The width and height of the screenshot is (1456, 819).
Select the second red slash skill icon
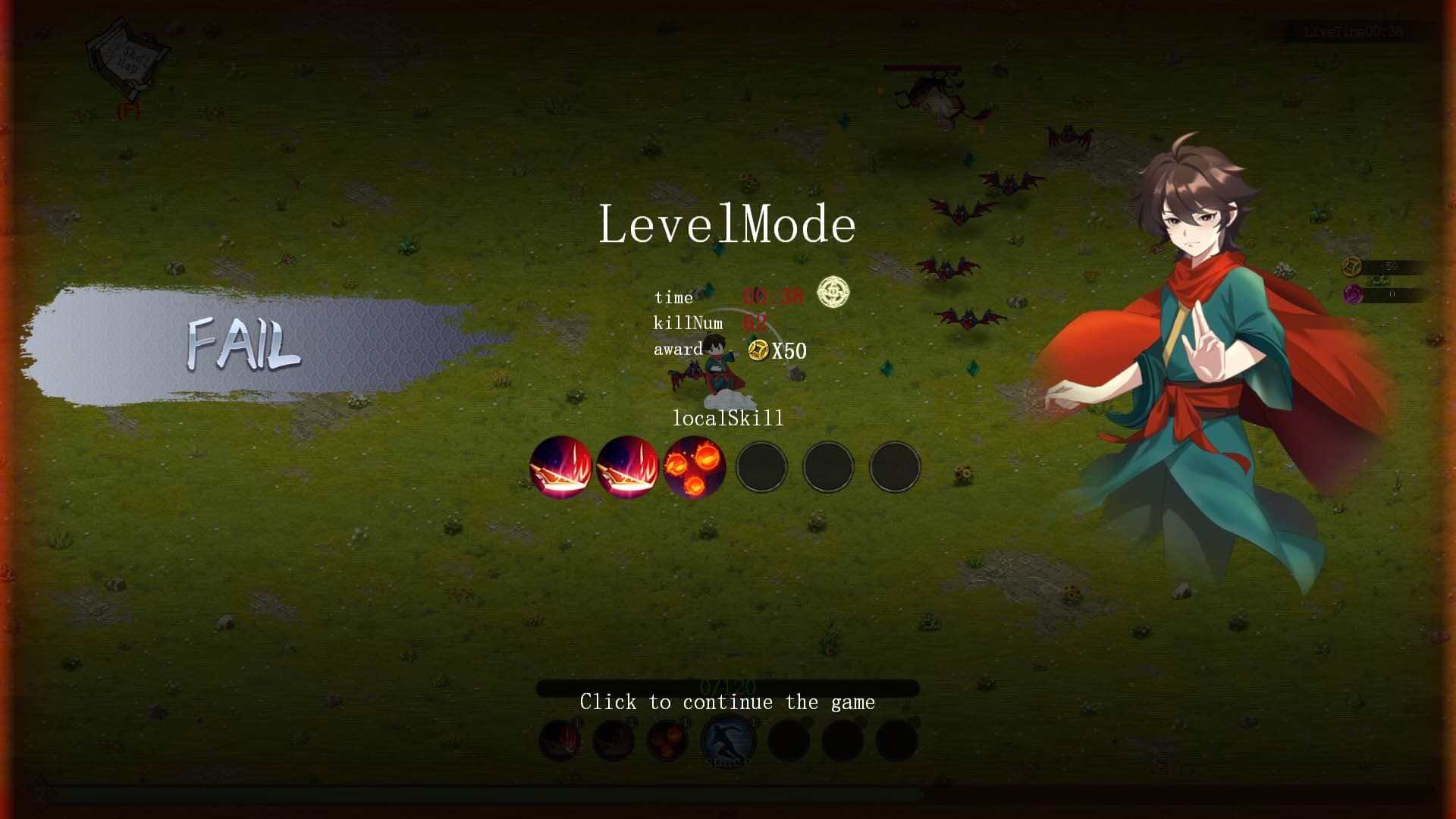click(628, 467)
